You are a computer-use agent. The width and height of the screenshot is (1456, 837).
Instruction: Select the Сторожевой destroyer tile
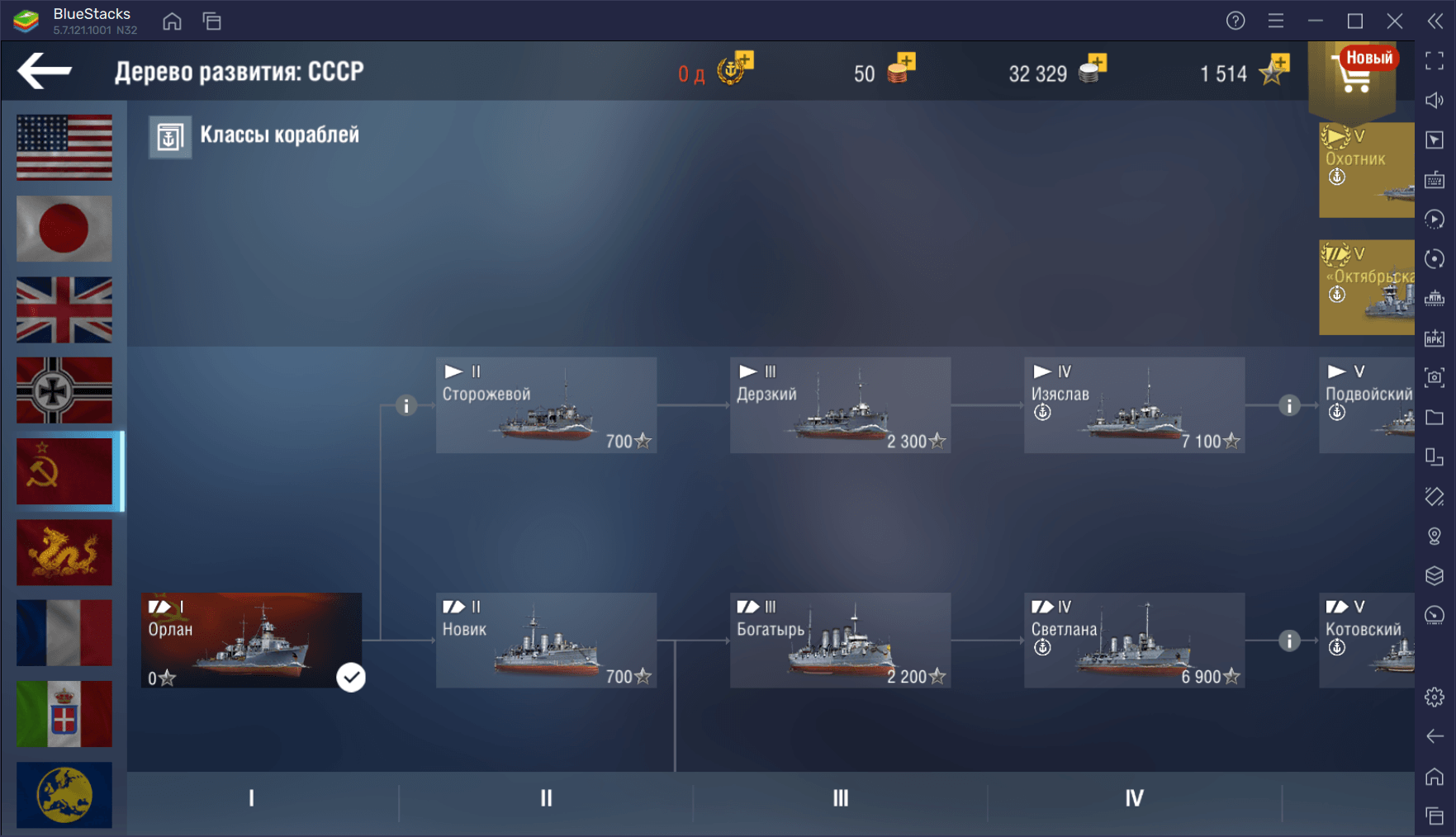coord(546,405)
